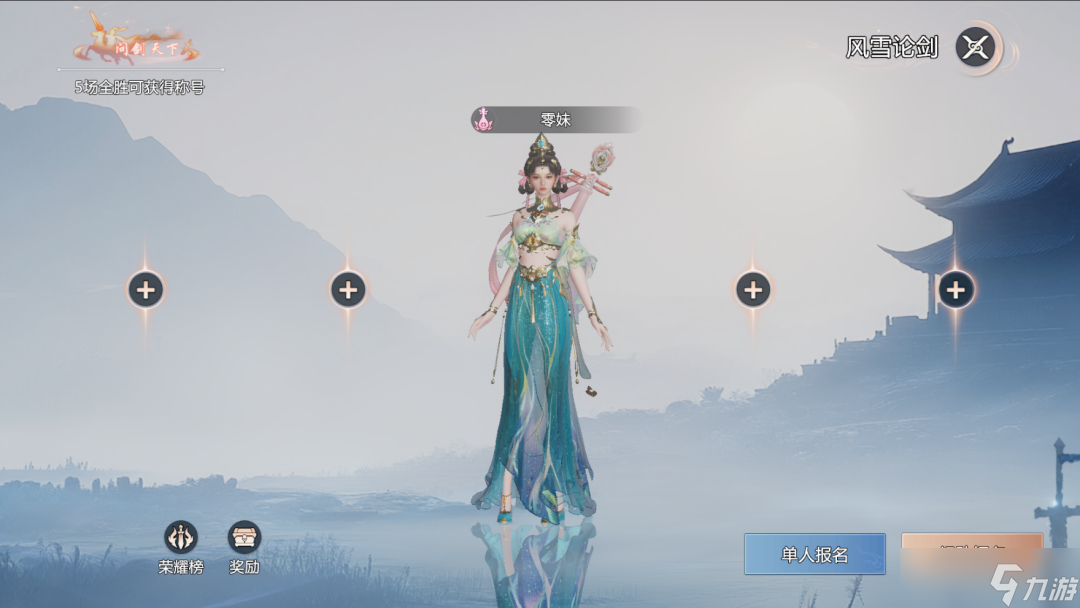Click the 单人报名 solo signup button

tap(814, 554)
